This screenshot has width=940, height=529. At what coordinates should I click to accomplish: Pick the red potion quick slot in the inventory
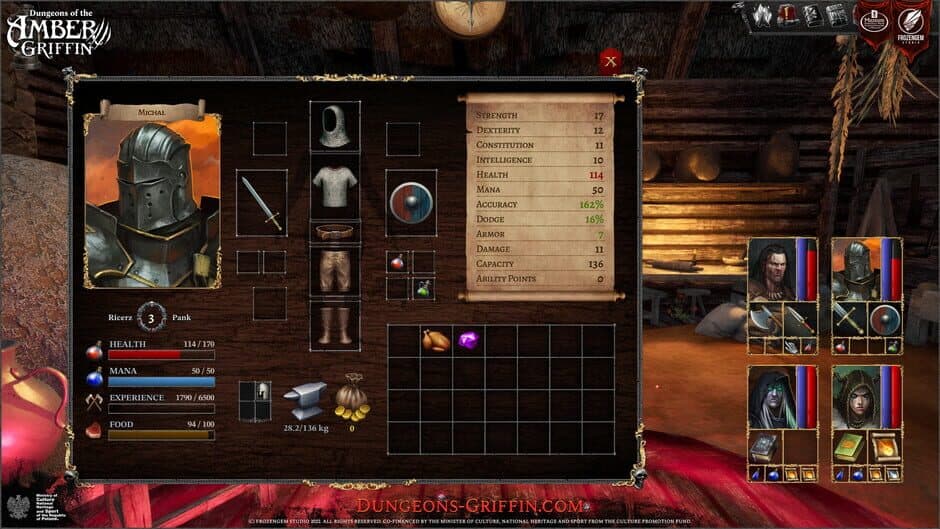397,262
